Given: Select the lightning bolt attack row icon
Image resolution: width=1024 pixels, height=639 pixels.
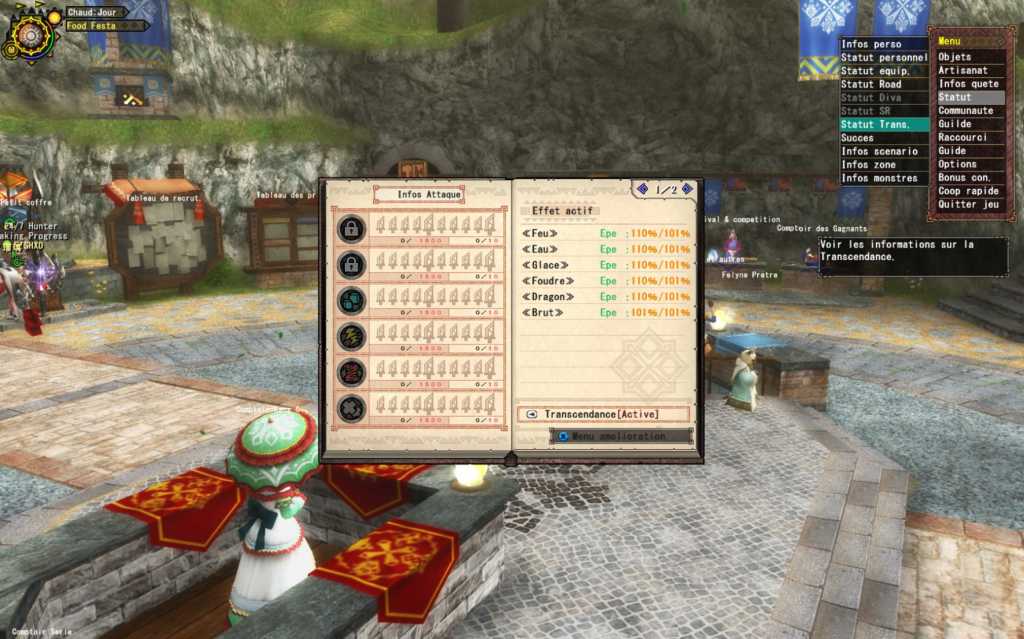Looking at the screenshot, I should point(351,336).
